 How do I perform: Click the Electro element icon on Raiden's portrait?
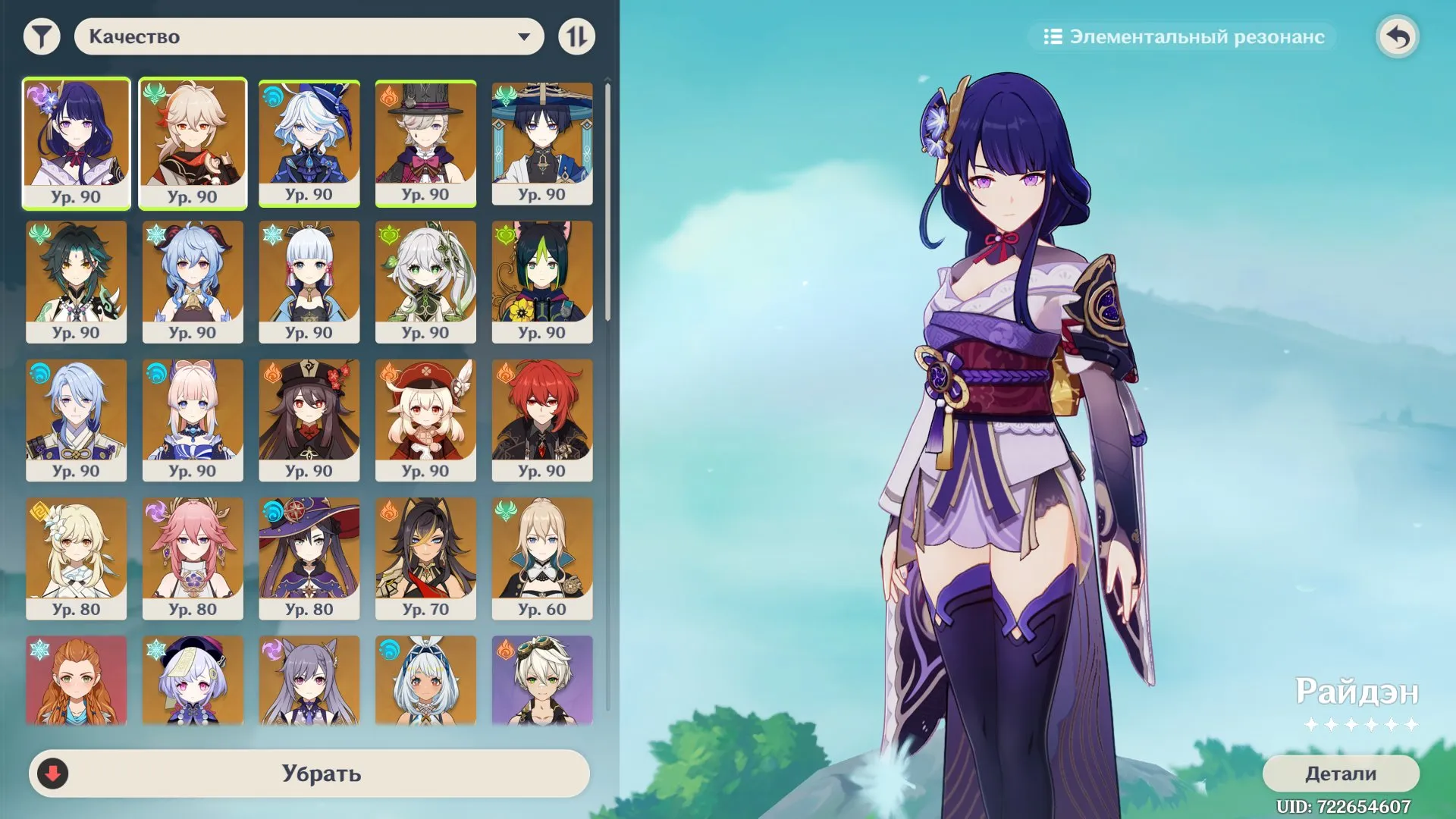[x=36, y=94]
